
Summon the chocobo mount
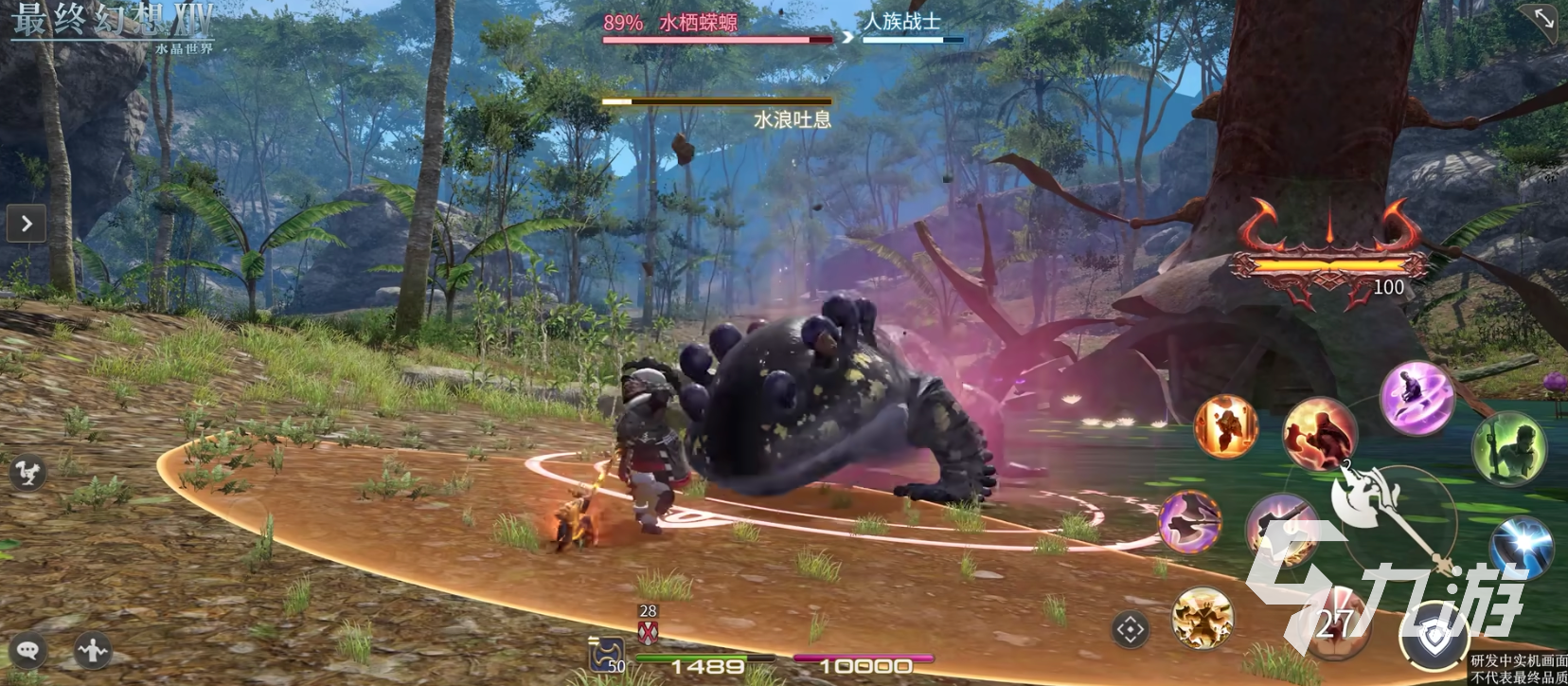[x=27, y=472]
